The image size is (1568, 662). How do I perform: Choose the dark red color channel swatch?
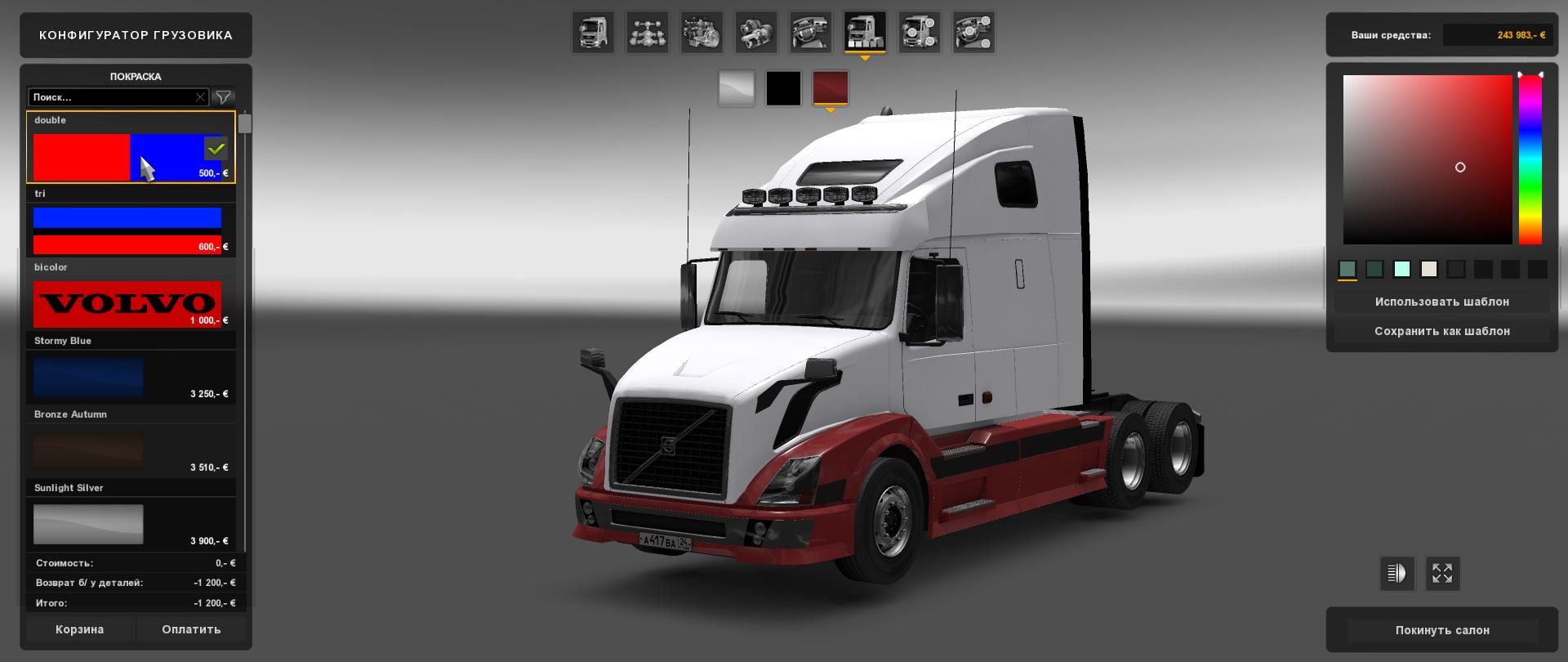pos(831,88)
